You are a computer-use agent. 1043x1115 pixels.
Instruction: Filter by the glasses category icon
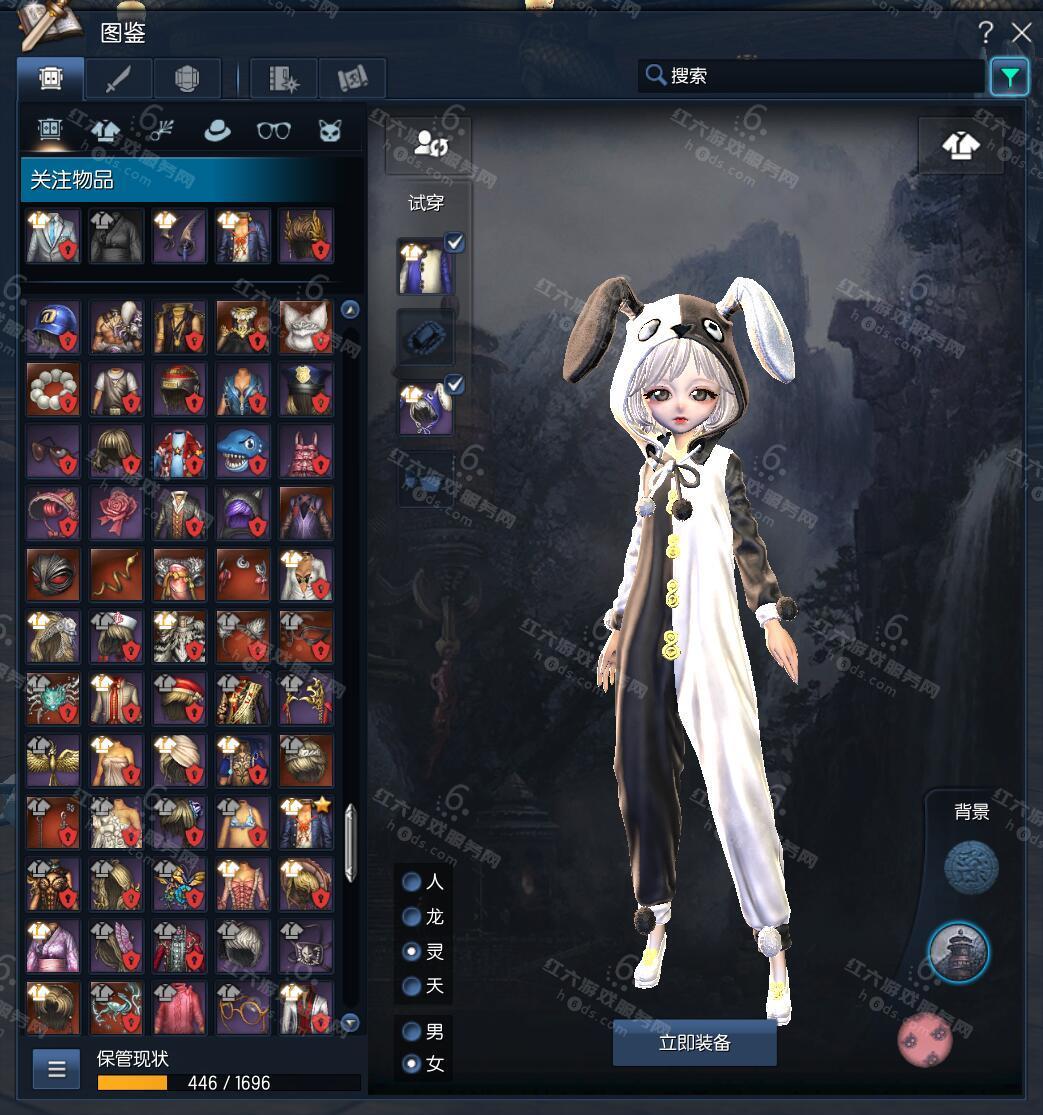273,130
